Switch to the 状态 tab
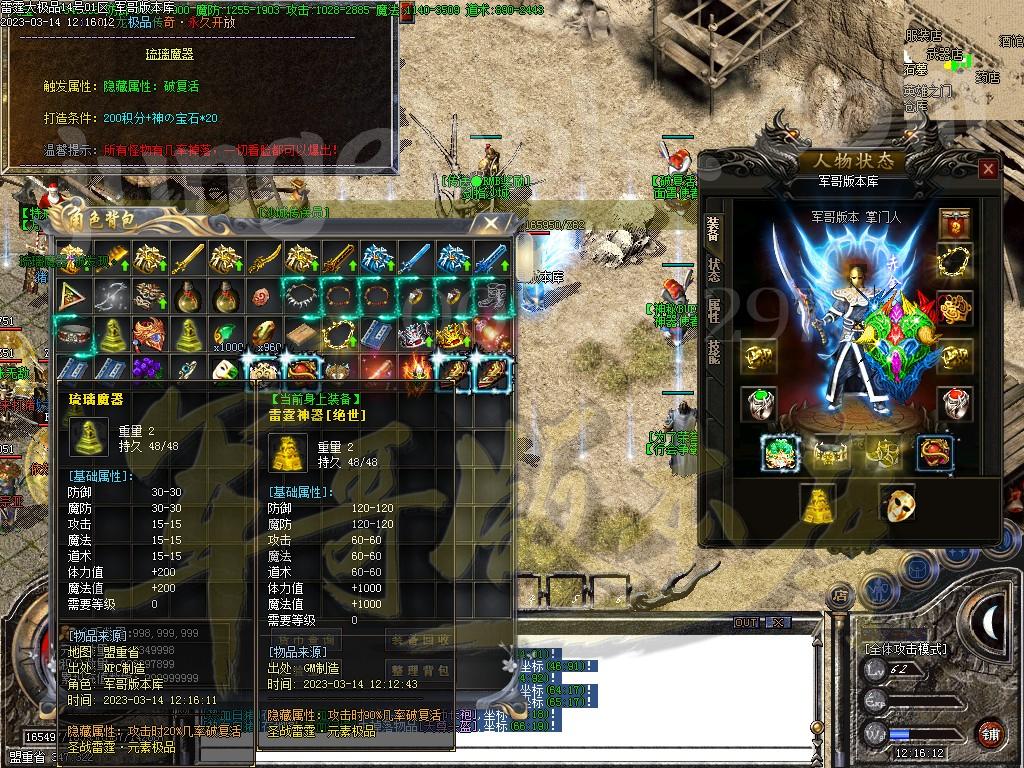Screen dimensions: 1024x768 pos(714,269)
